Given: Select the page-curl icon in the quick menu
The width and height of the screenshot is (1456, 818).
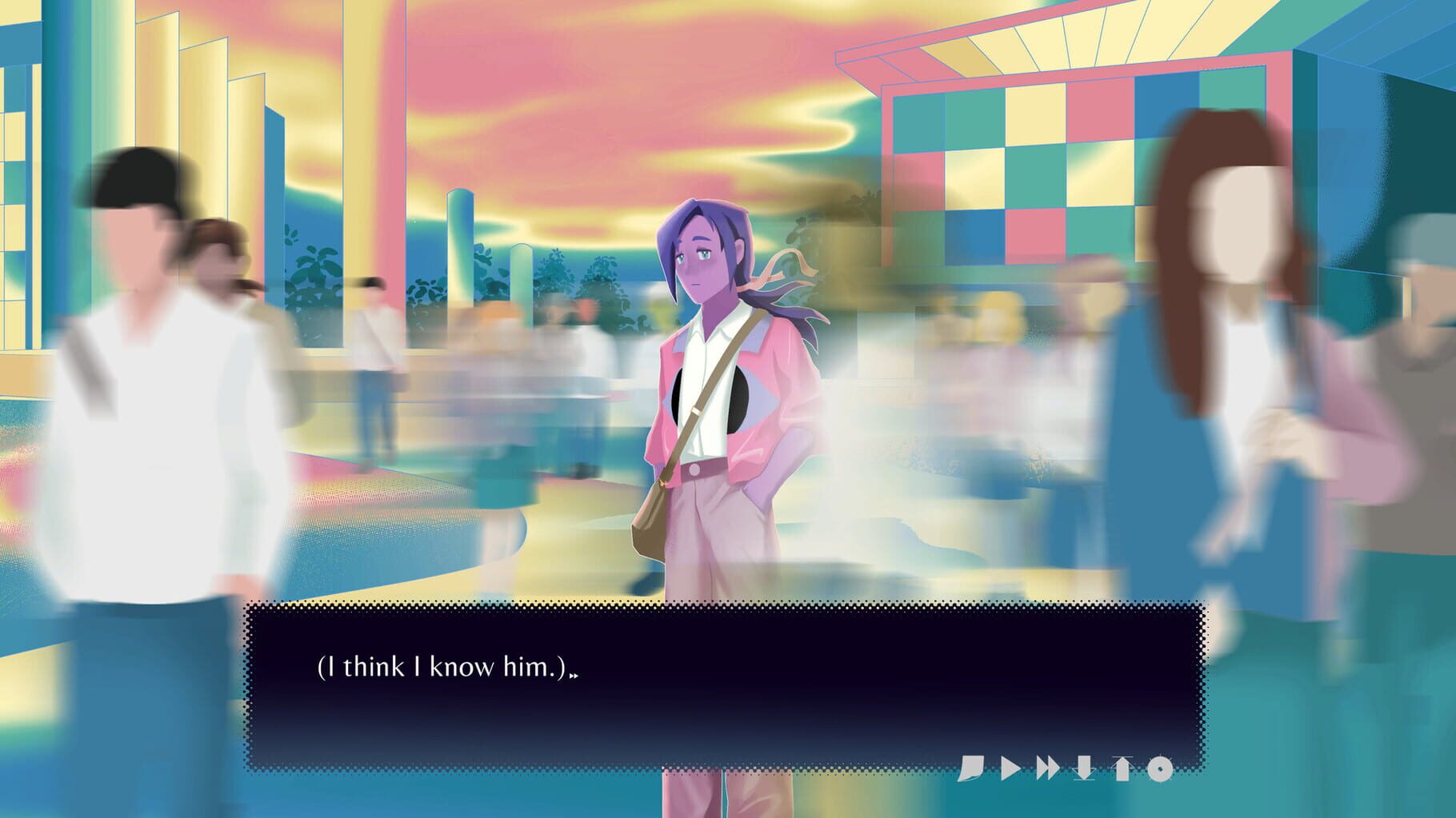Looking at the screenshot, I should tap(973, 768).
